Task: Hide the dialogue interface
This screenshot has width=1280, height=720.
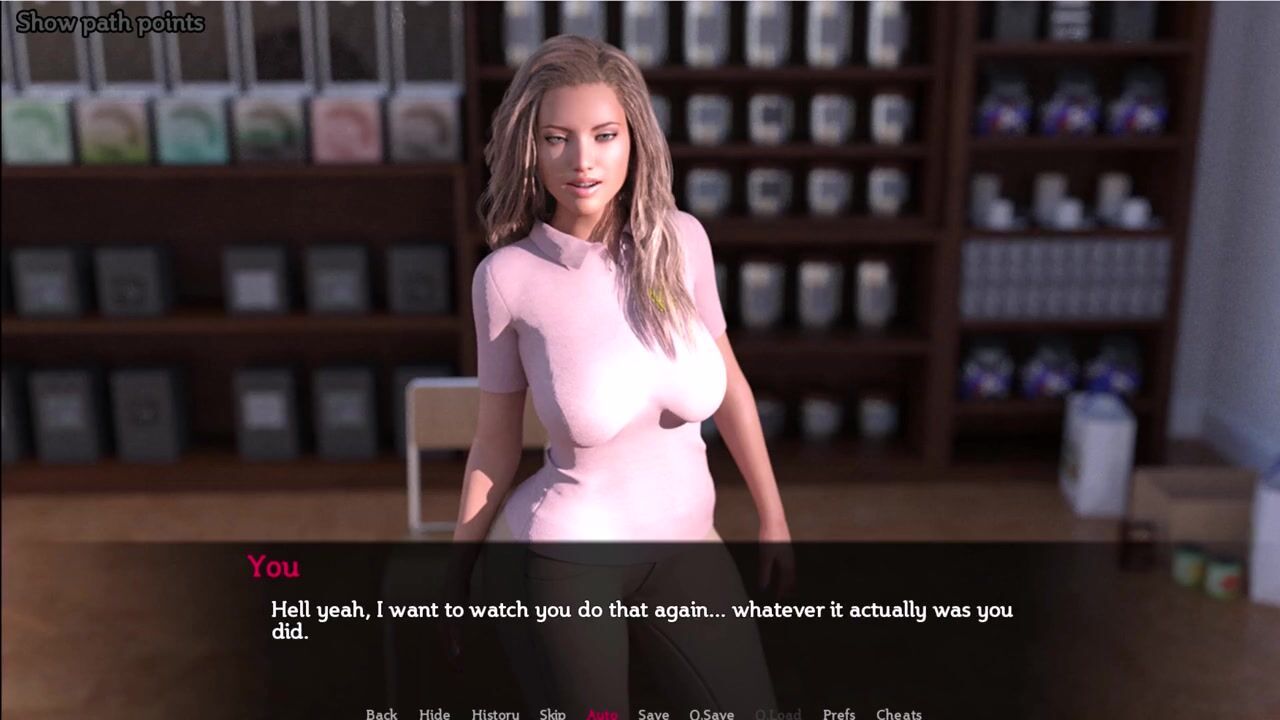Action: point(434,713)
